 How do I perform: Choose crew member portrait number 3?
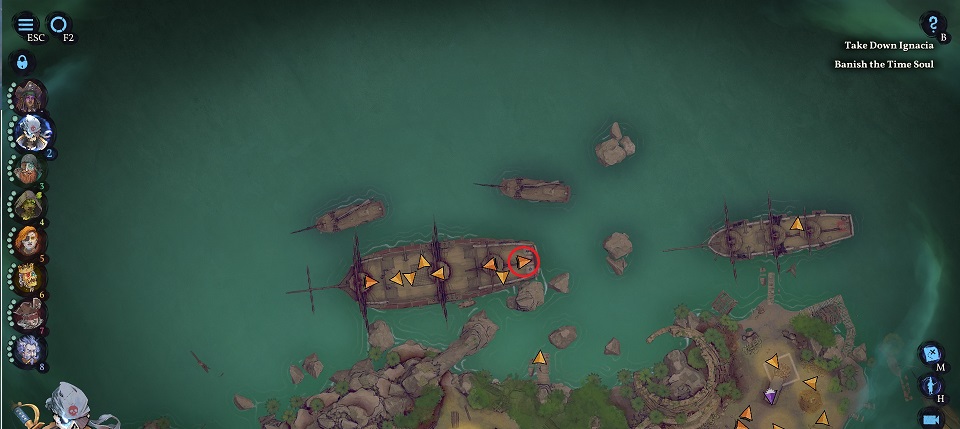click(x=29, y=168)
